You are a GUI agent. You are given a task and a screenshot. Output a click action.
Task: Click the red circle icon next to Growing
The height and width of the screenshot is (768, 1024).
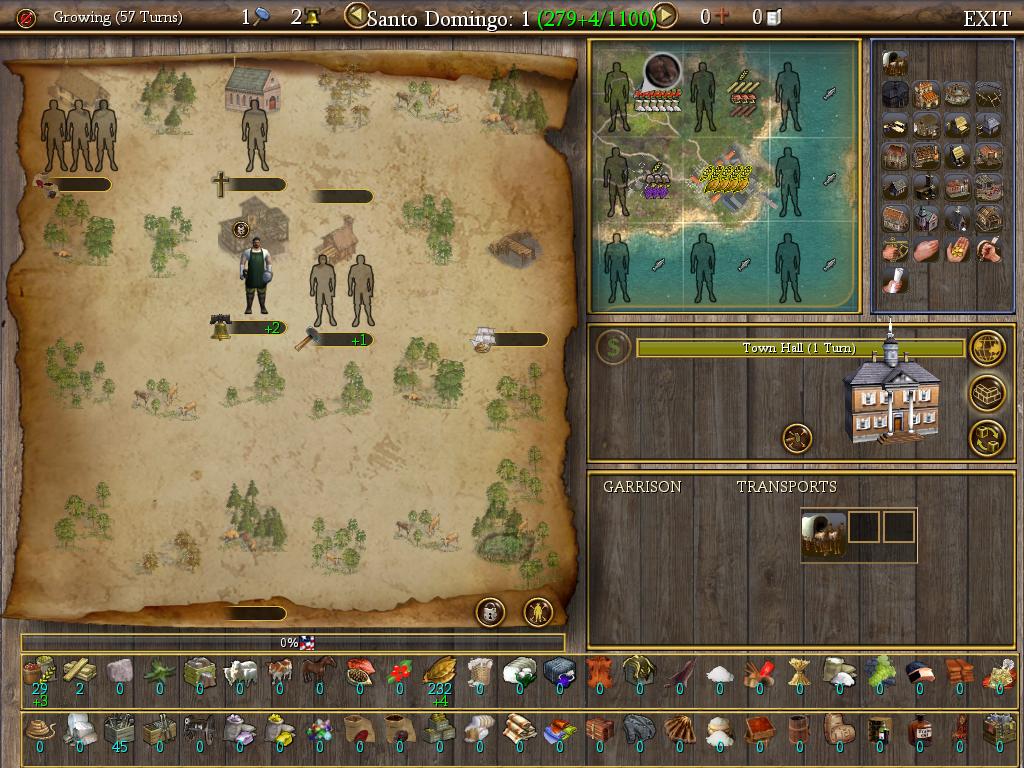[27, 18]
